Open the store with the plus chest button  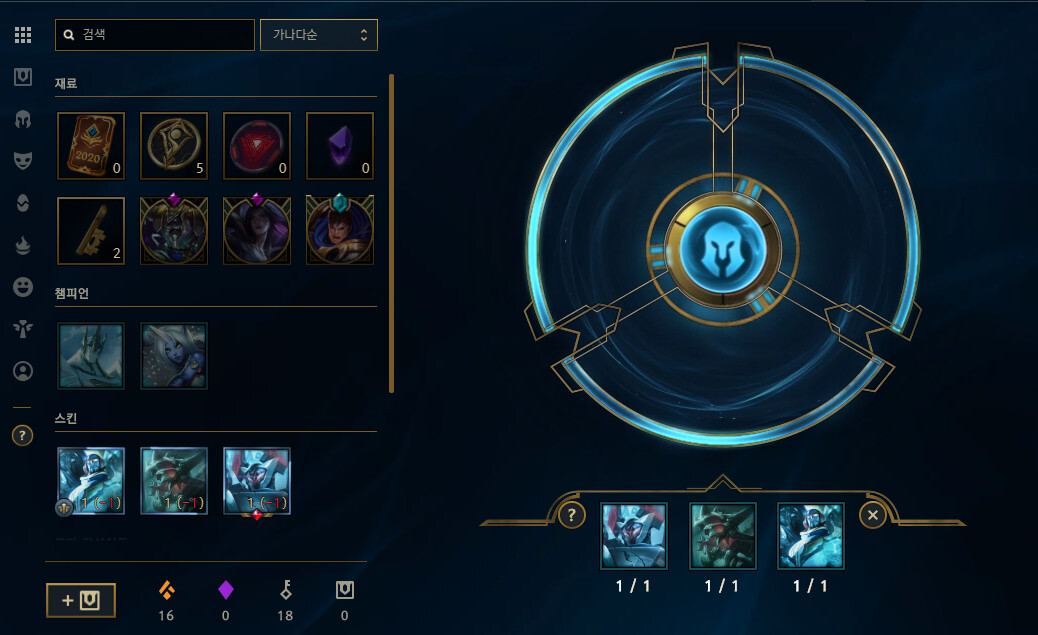(x=81, y=600)
